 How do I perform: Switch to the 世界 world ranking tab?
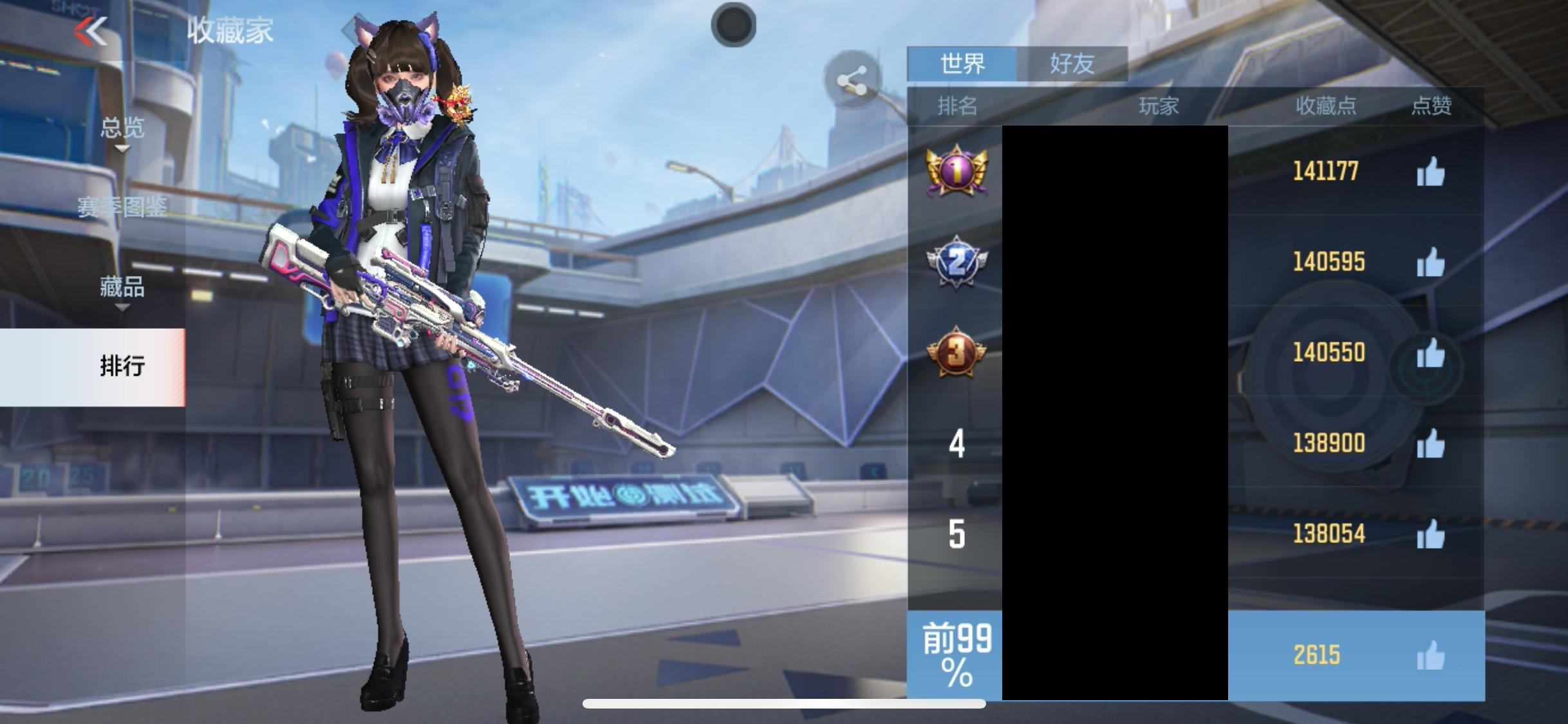pyautogui.click(x=962, y=64)
